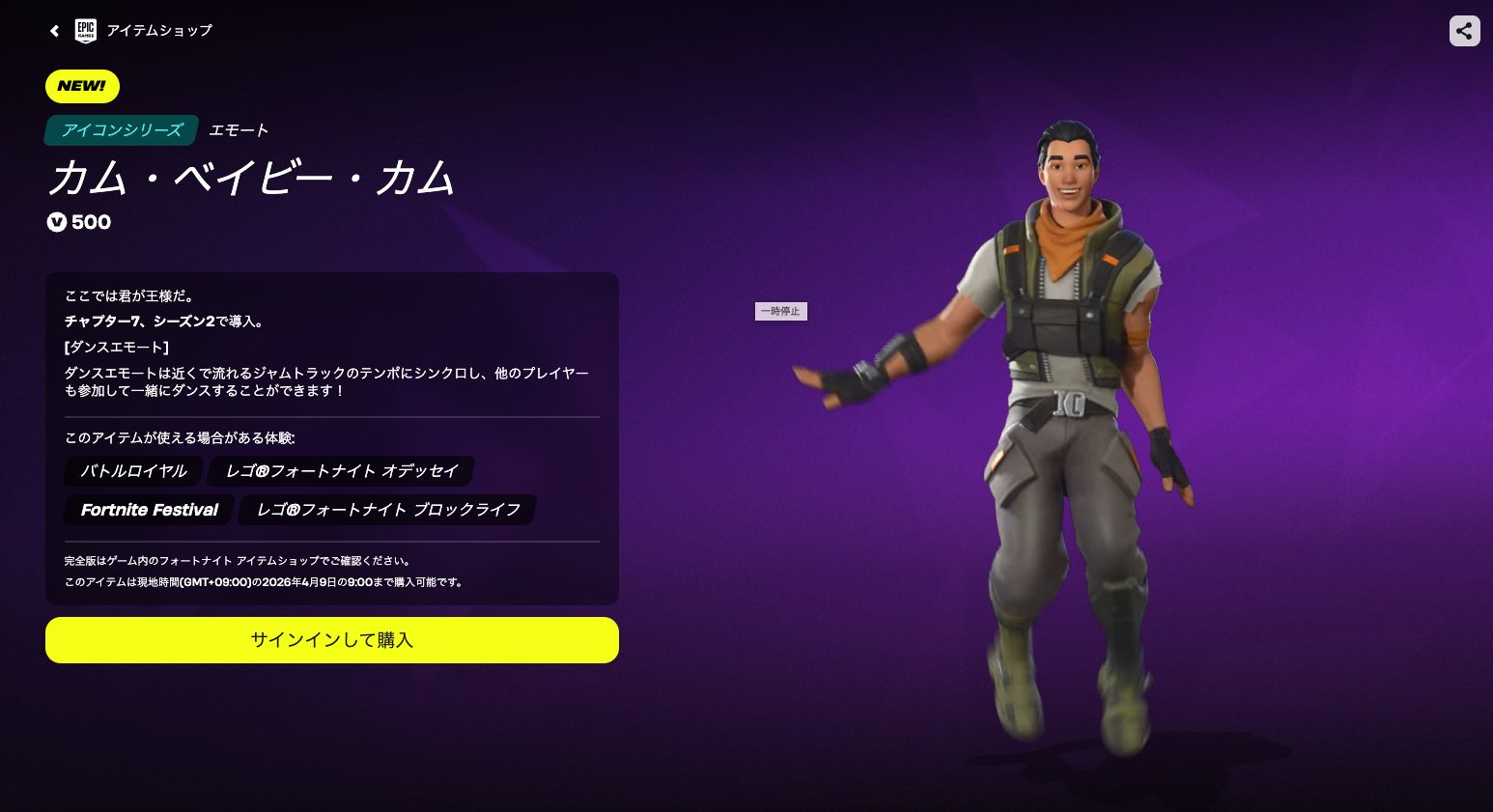Expand the item description panel
This screenshot has height=812, width=1493.
331,434
